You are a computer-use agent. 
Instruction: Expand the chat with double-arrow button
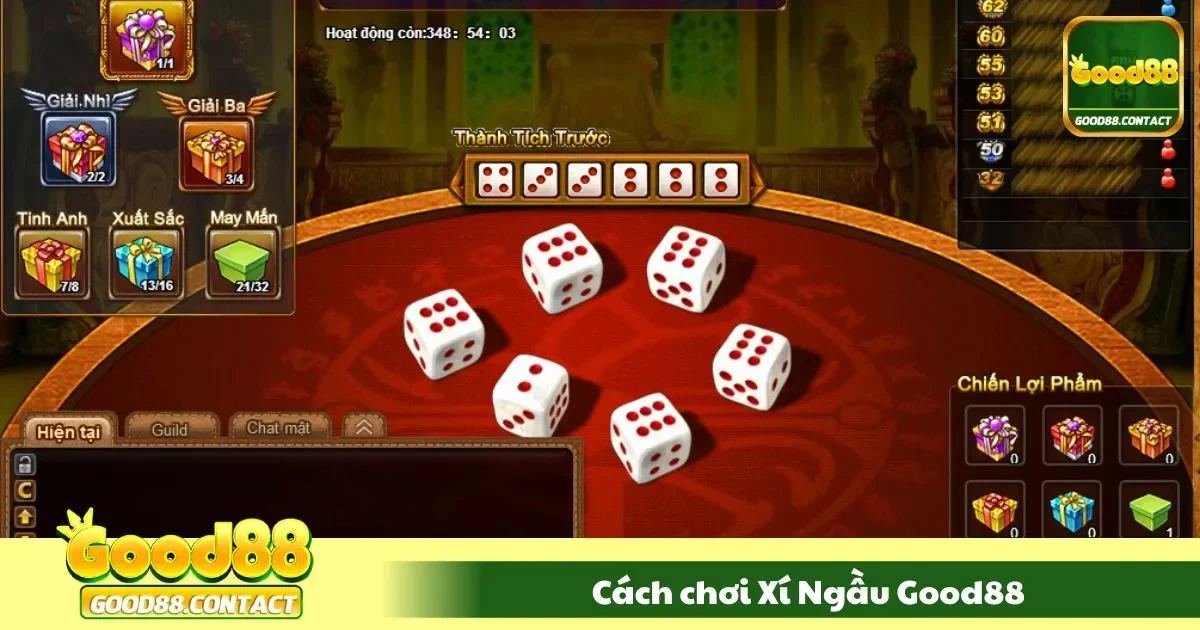pyautogui.click(x=364, y=427)
